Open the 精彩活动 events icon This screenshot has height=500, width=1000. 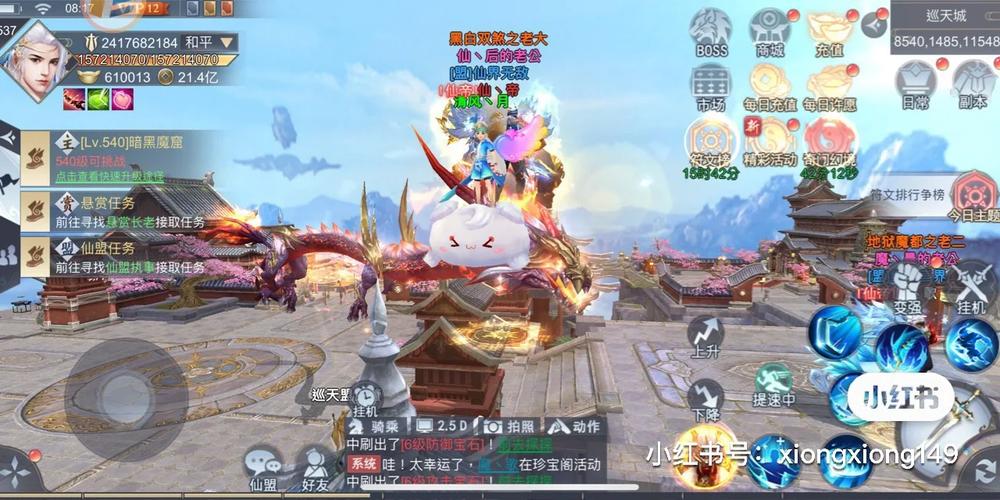click(770, 140)
